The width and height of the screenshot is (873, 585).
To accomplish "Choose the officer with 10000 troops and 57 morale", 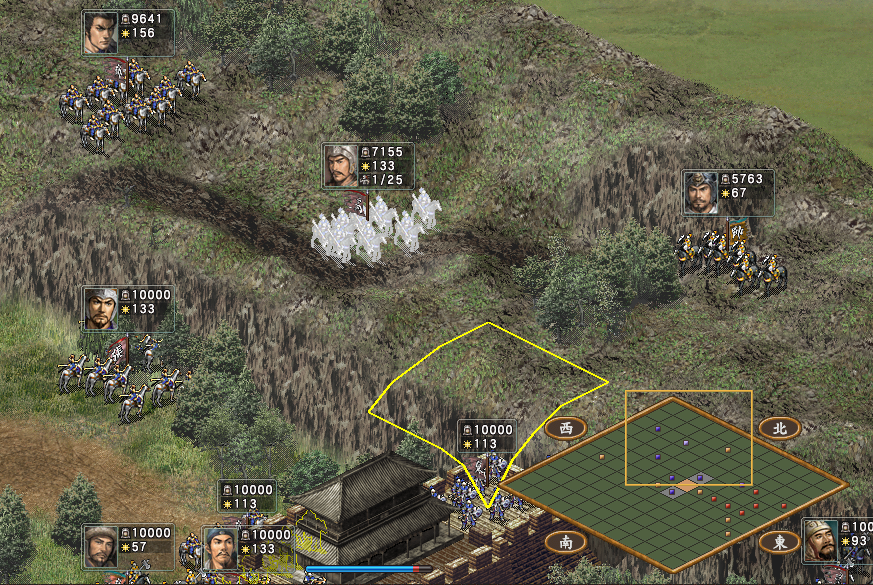I will tap(101, 546).
